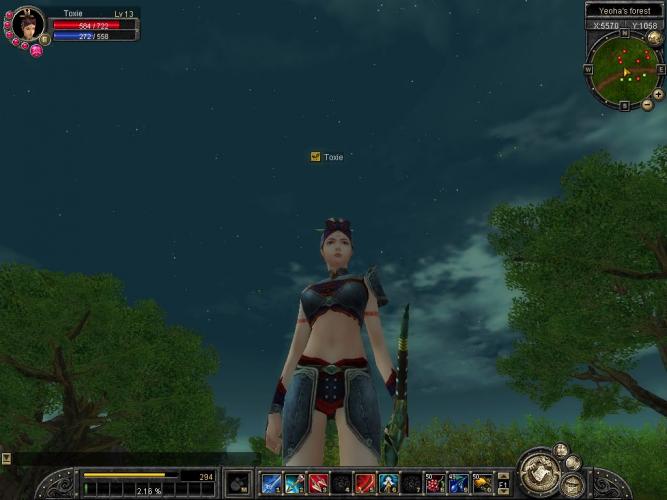This screenshot has height=500, width=667.
Task: Click the small yellow chat icon at bottom left
Action: [x=6, y=458]
